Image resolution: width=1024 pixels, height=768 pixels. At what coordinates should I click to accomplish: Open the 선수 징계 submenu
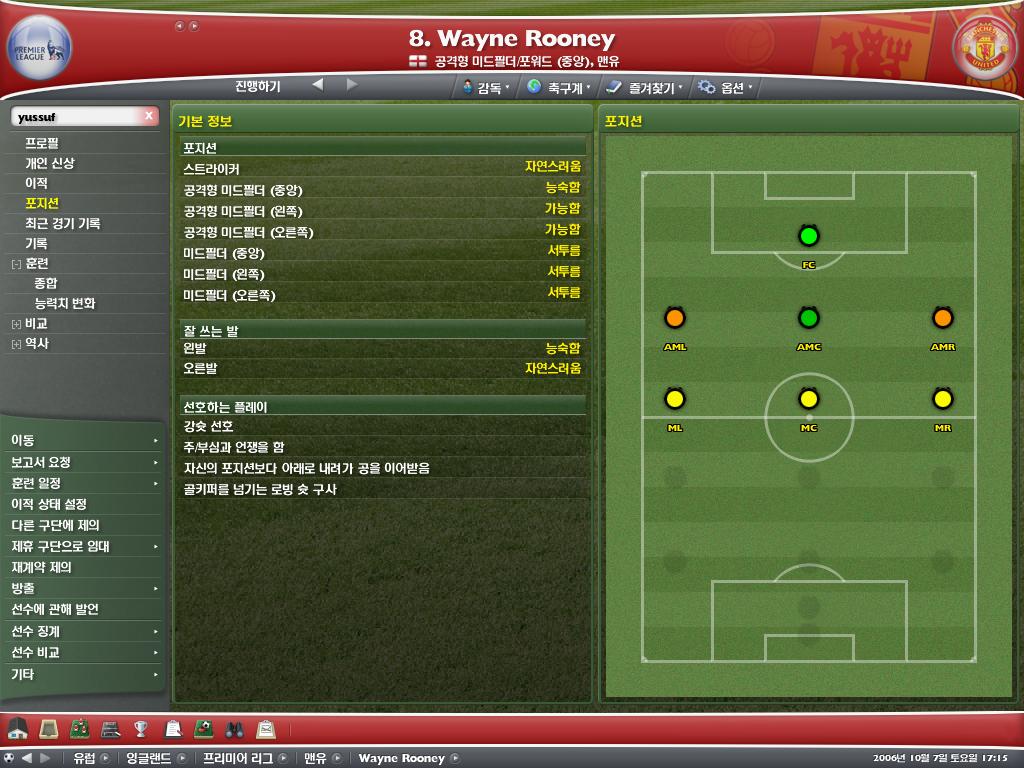(36, 631)
